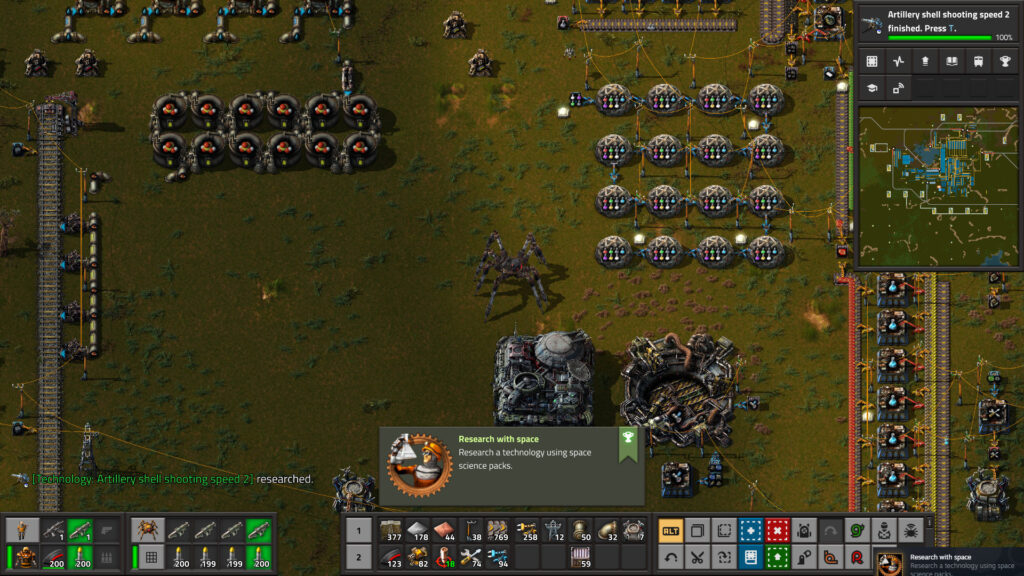
Task: Open the tips and tricks graduation cap
Action: pyautogui.click(x=872, y=88)
